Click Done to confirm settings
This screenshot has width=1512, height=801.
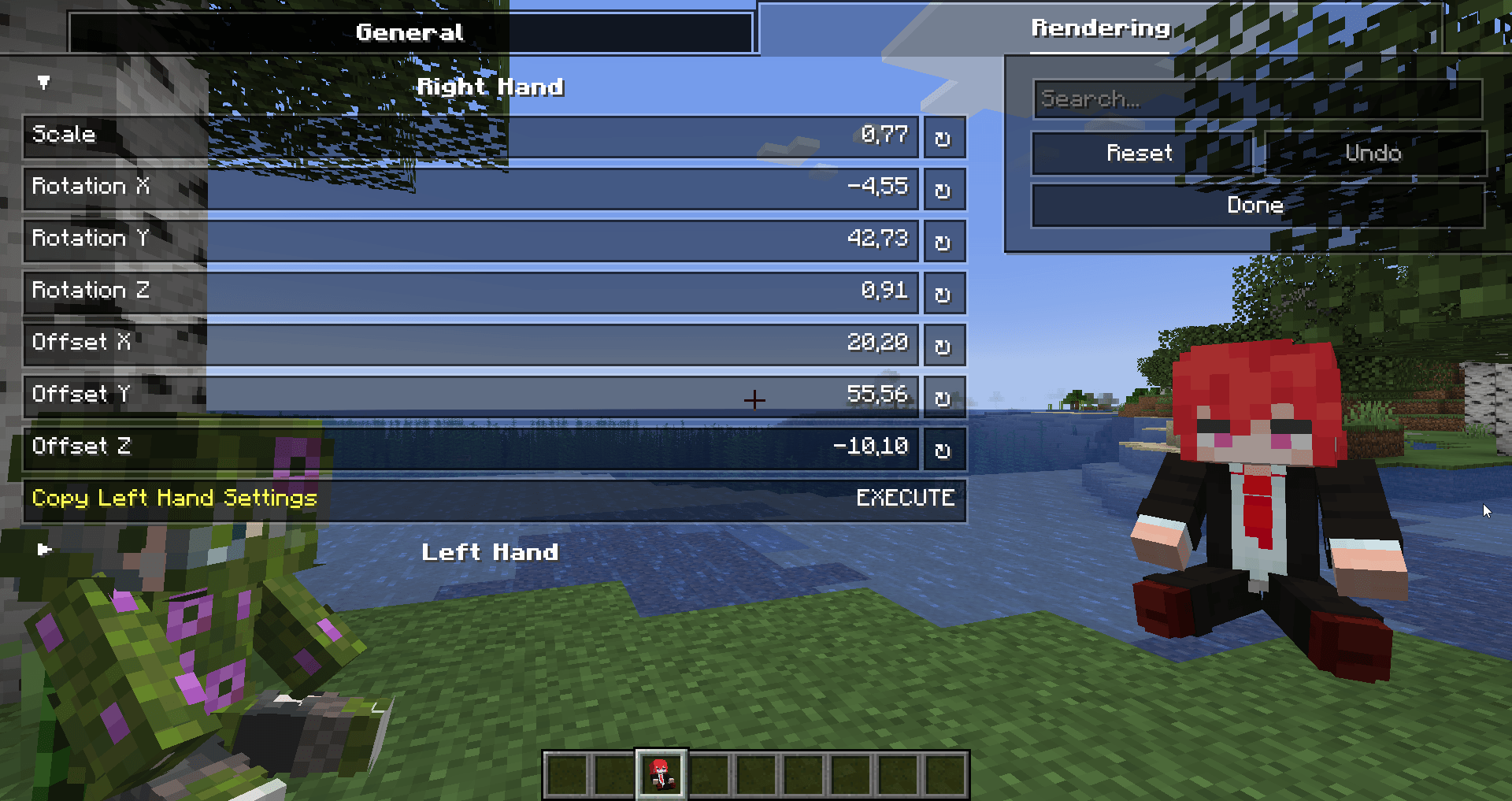point(1255,206)
